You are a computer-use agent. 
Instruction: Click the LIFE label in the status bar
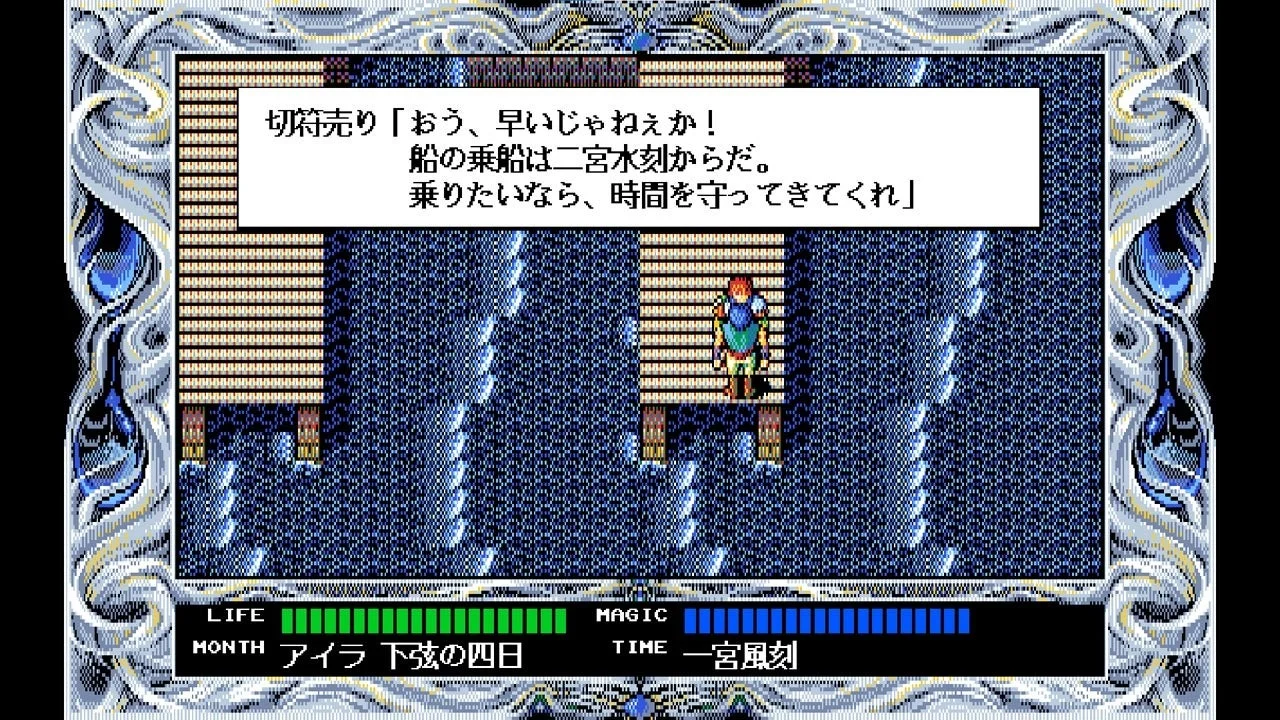tap(232, 616)
